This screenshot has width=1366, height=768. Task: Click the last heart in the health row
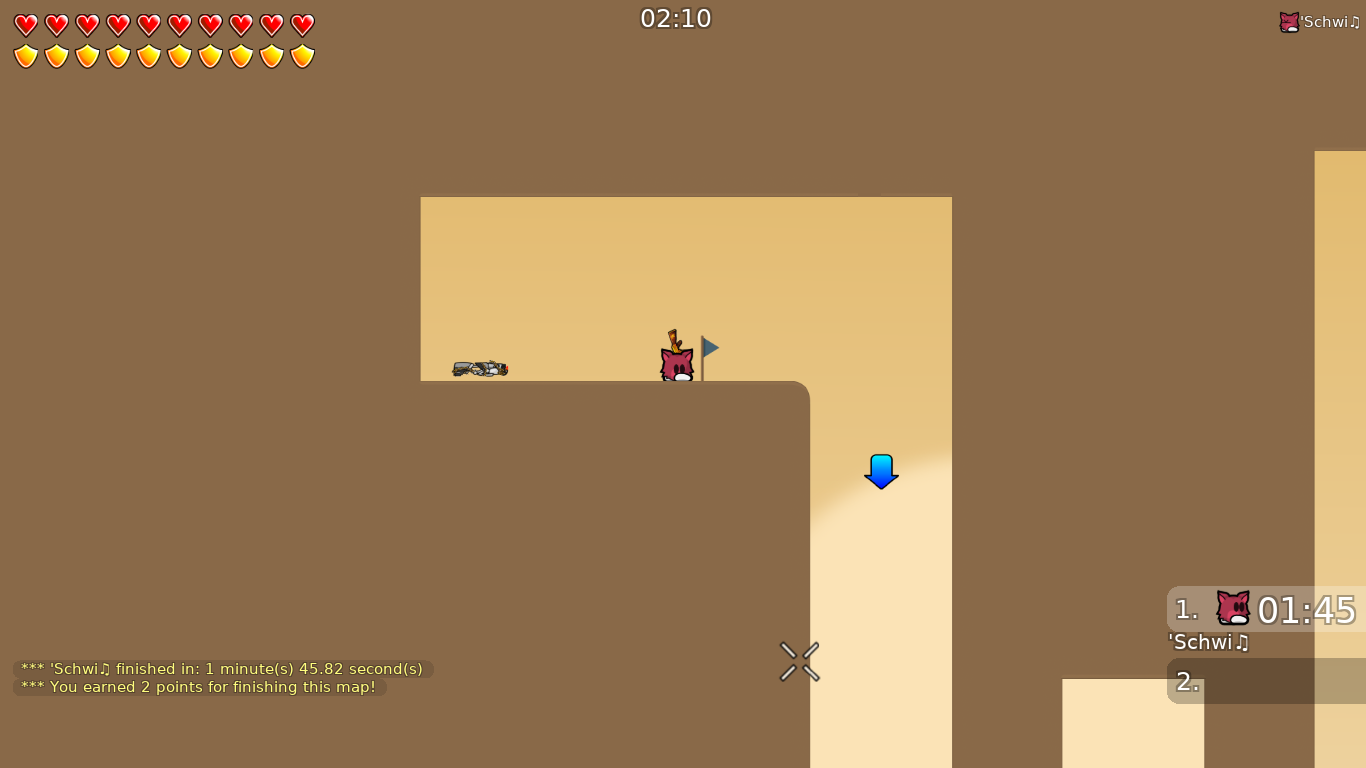tap(300, 24)
